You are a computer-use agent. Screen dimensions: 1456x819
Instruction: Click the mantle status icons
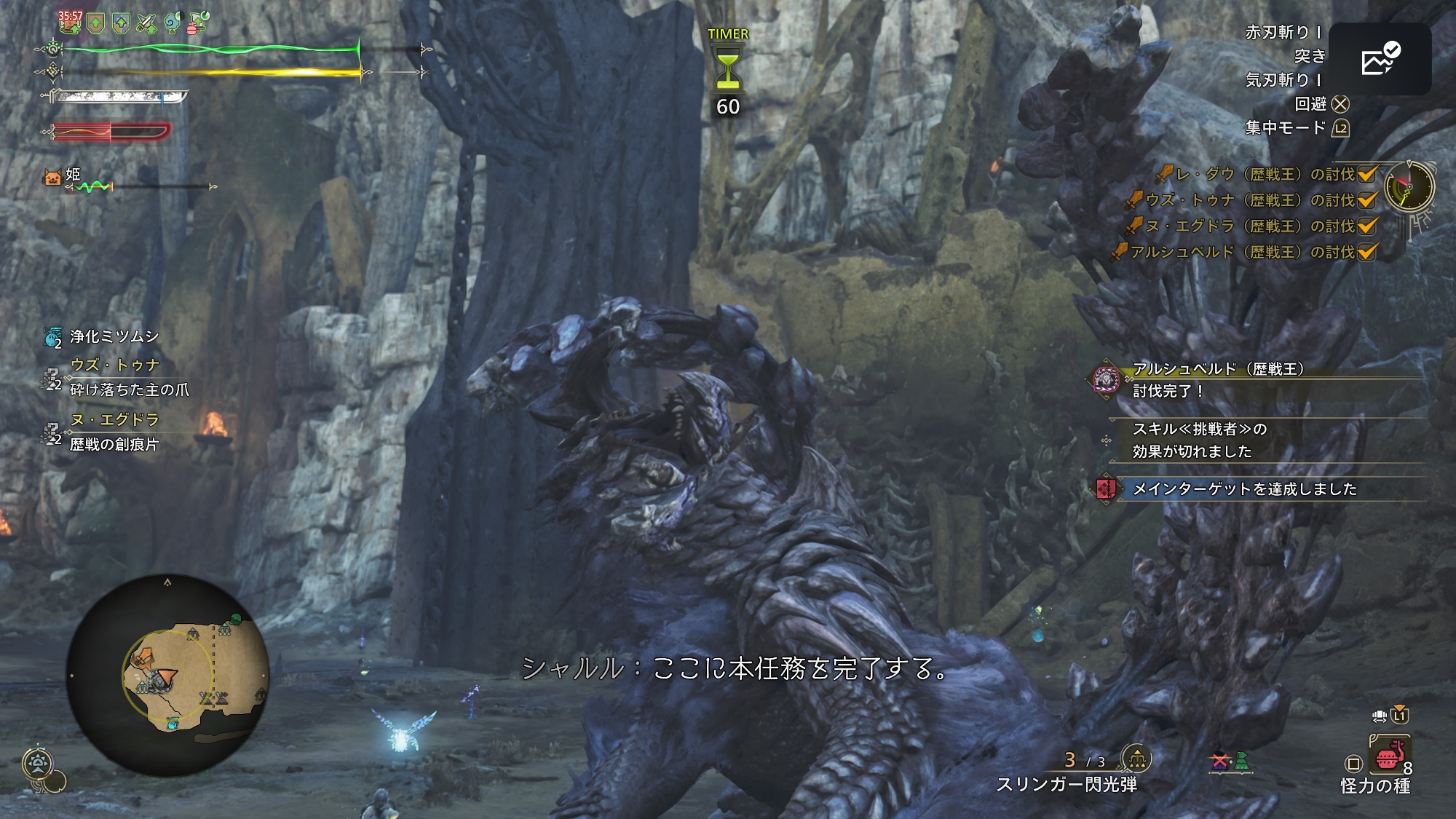(1230, 761)
